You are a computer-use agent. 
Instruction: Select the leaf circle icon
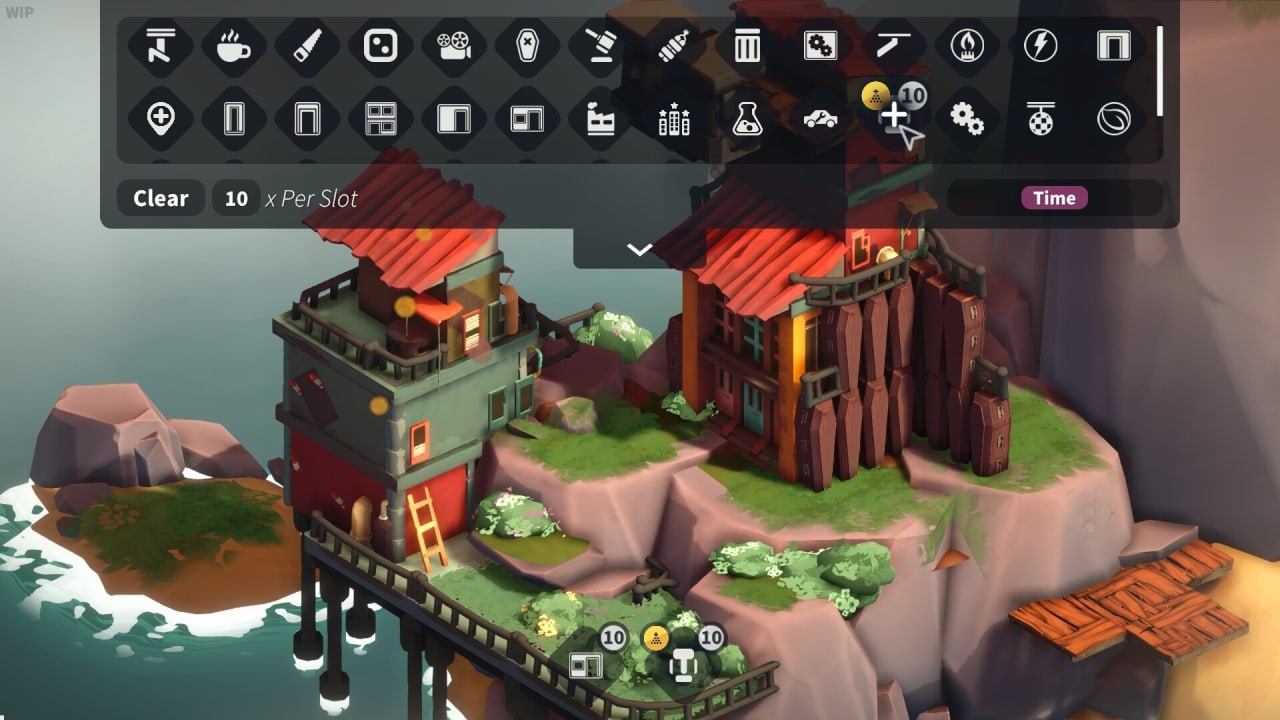tap(1113, 119)
